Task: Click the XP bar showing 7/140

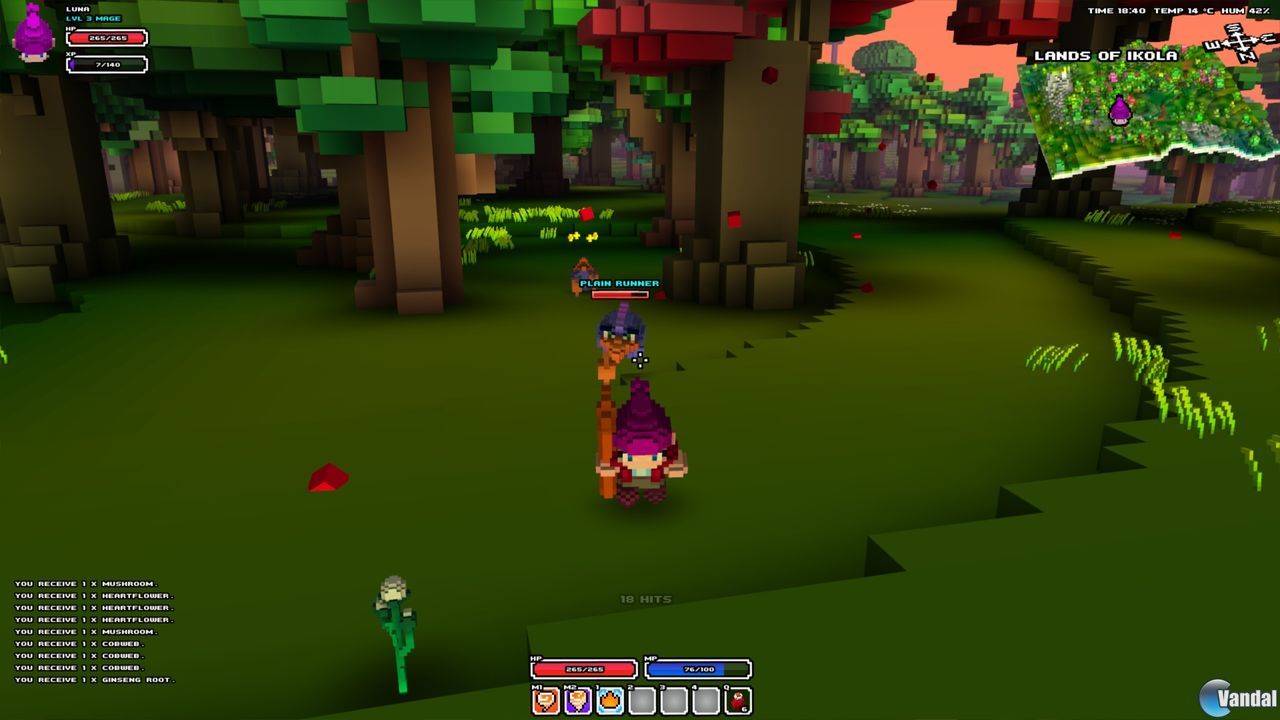Action: point(106,63)
